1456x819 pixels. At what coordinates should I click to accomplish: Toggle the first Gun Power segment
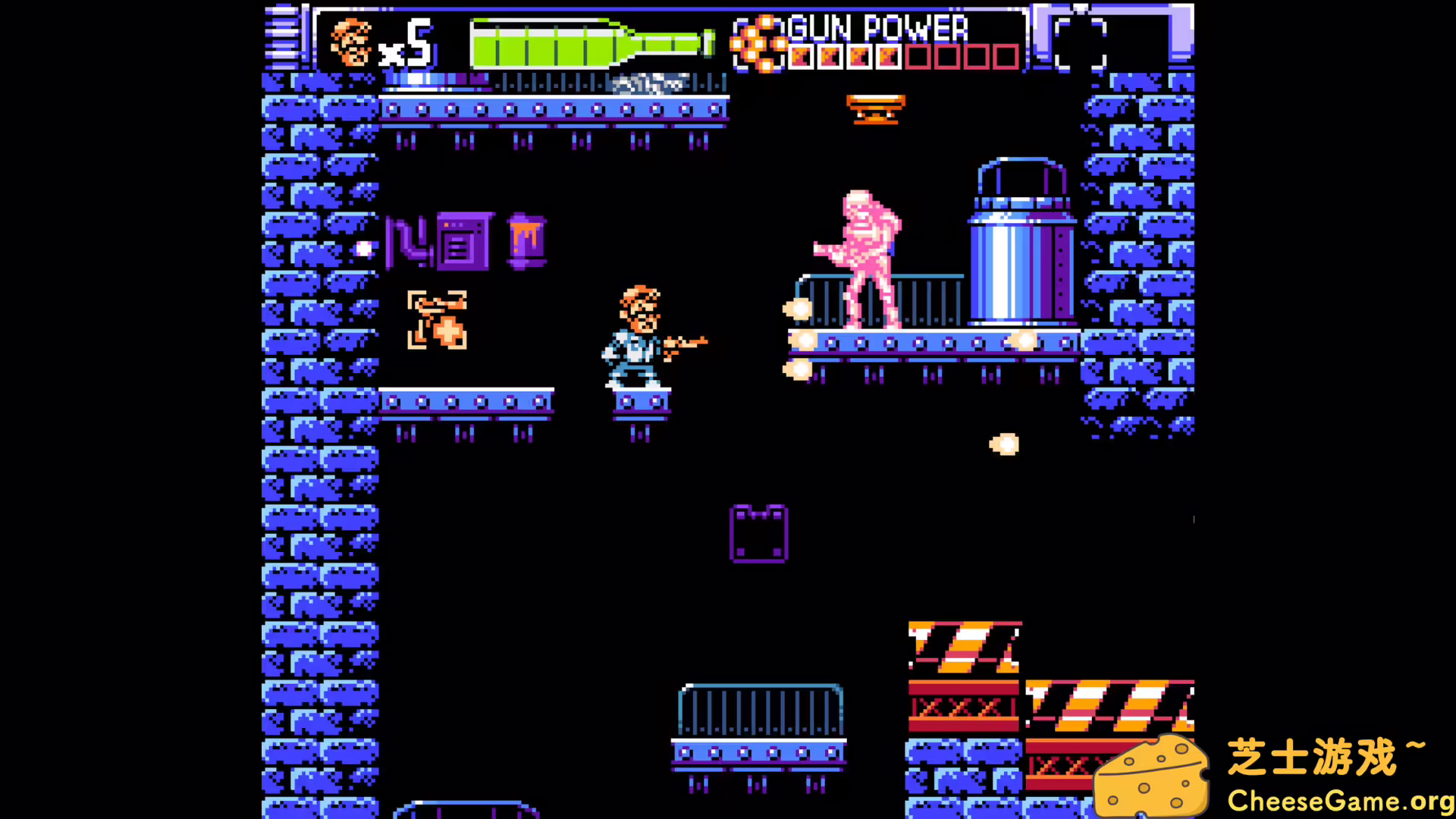coord(802,56)
